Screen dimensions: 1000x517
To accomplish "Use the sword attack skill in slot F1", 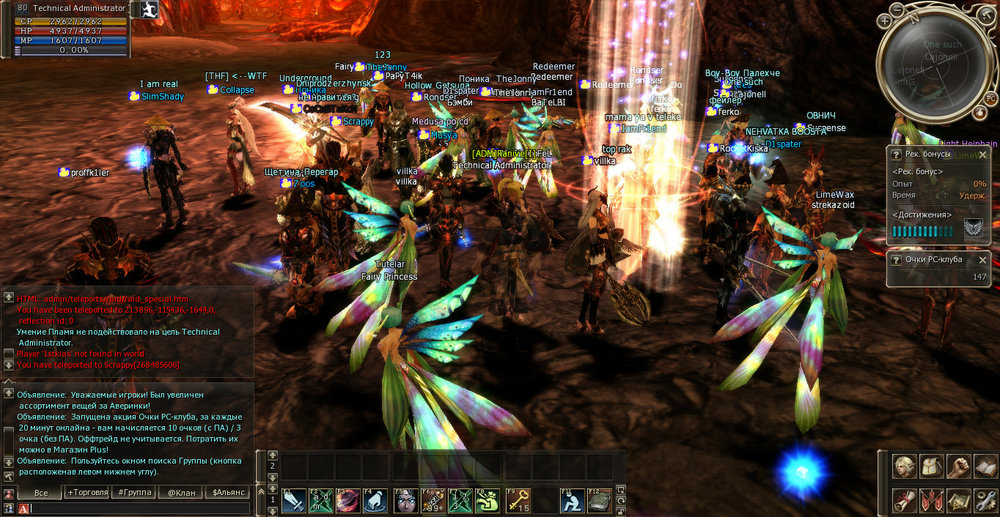I will point(294,499).
